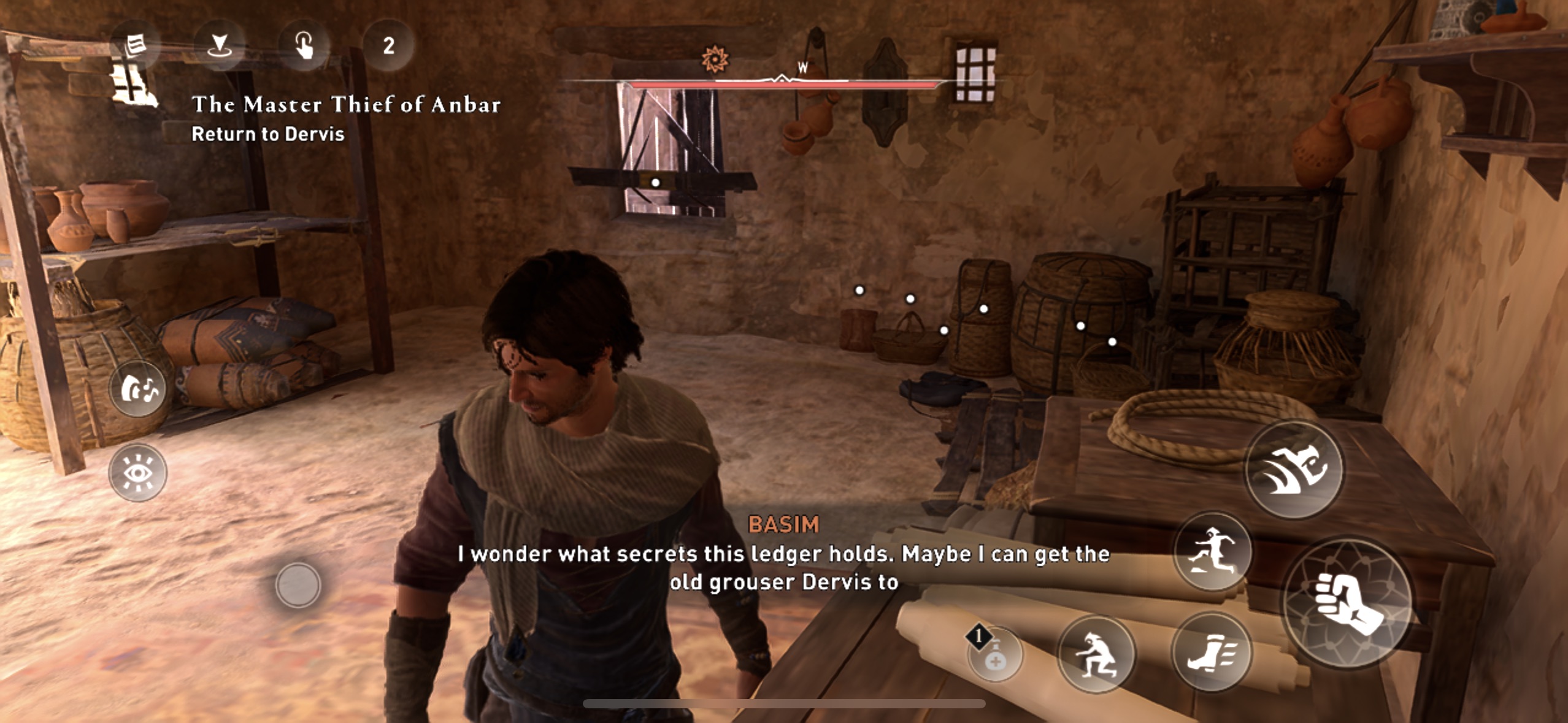Tap the virtual movement joystick
Image resolution: width=1568 pixels, height=723 pixels.
point(298,585)
